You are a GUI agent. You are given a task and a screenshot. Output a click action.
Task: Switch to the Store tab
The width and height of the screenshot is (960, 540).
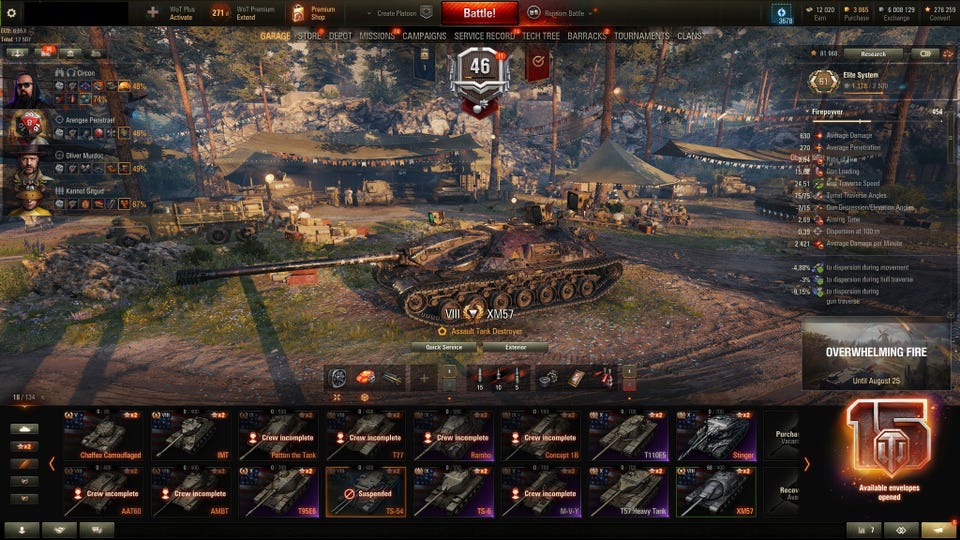pyautogui.click(x=310, y=36)
